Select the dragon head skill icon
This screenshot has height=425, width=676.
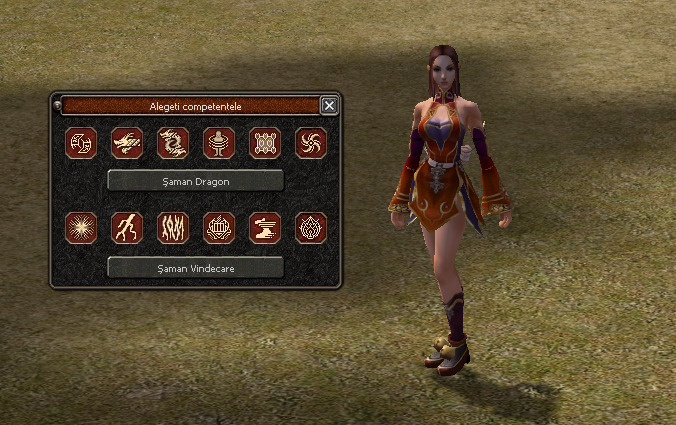[x=127, y=143]
